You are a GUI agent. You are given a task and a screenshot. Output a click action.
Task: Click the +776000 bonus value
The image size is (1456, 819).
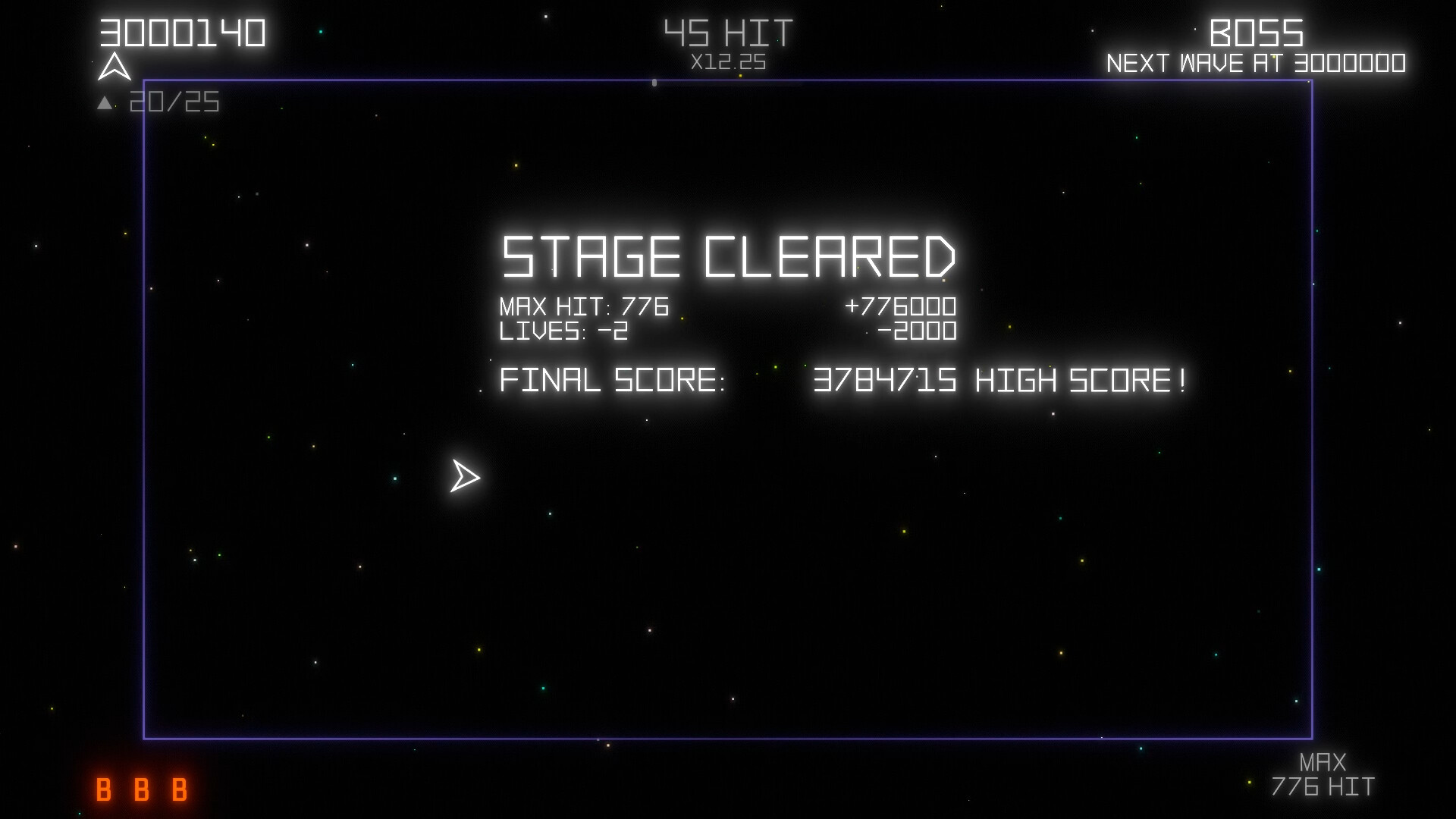point(902,307)
